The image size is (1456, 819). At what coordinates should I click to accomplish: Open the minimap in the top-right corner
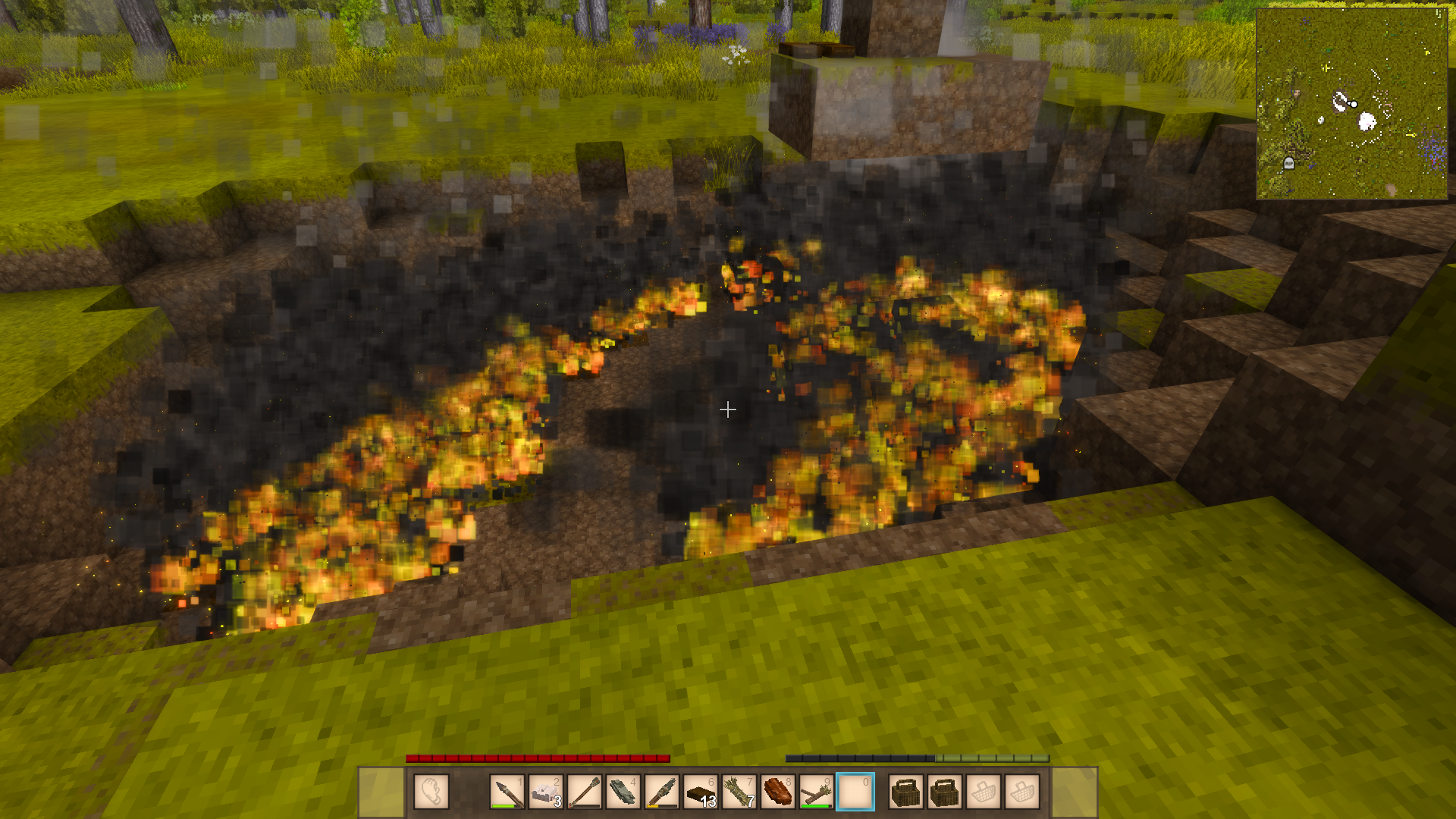click(1351, 104)
